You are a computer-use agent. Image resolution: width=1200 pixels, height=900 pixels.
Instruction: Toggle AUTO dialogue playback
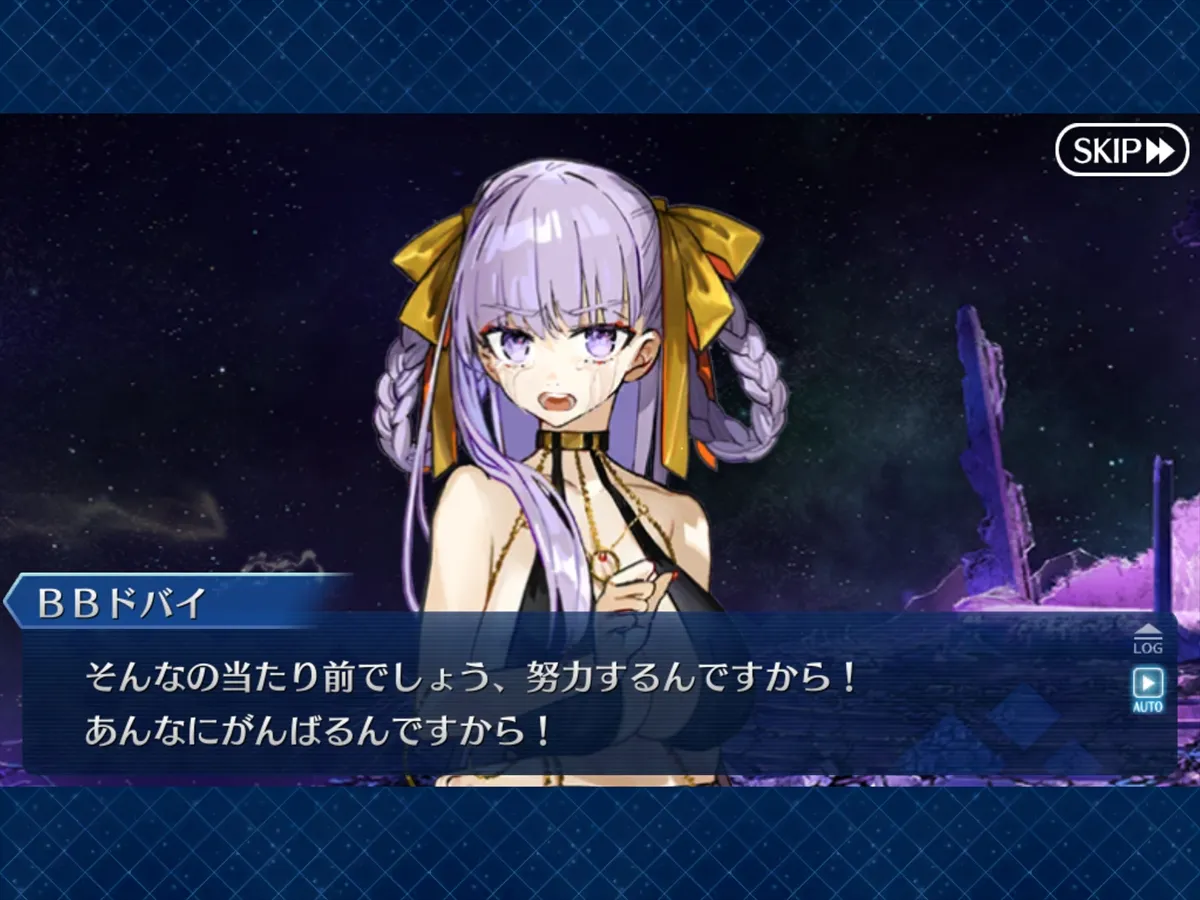pyautogui.click(x=1147, y=690)
